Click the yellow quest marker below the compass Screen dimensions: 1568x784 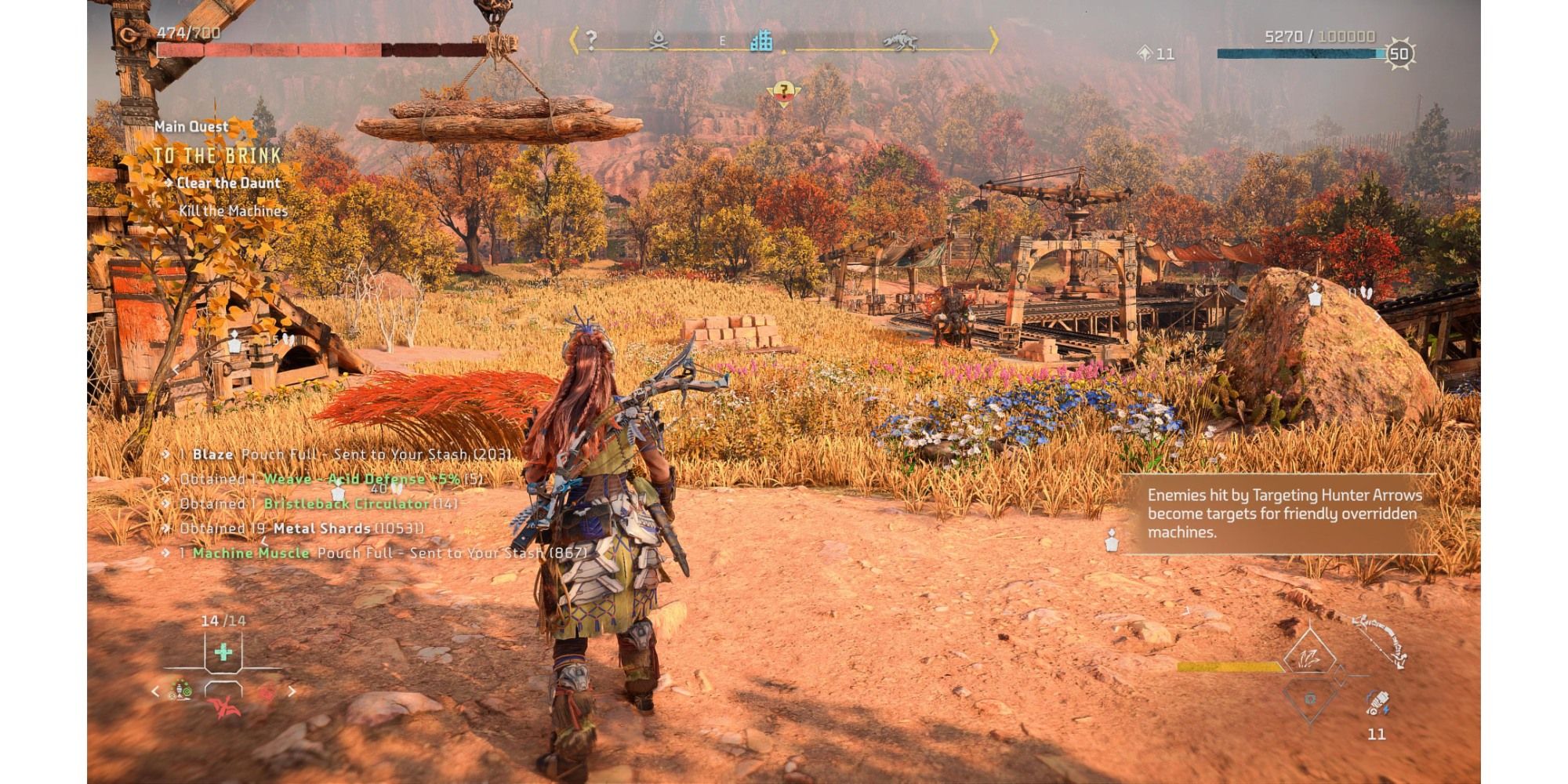point(784,92)
